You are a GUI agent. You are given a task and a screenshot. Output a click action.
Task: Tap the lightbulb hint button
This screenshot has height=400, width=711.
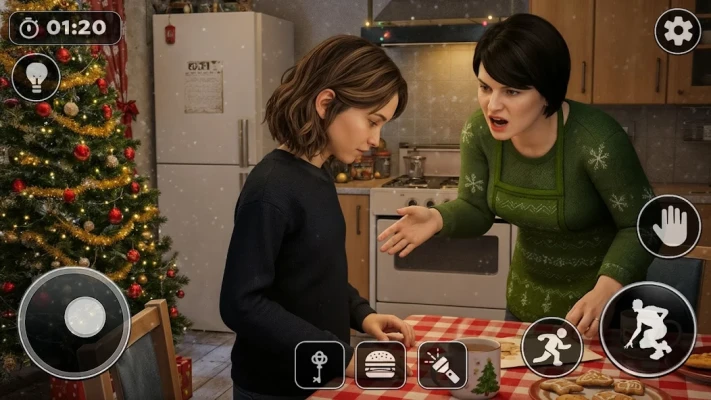[36, 77]
